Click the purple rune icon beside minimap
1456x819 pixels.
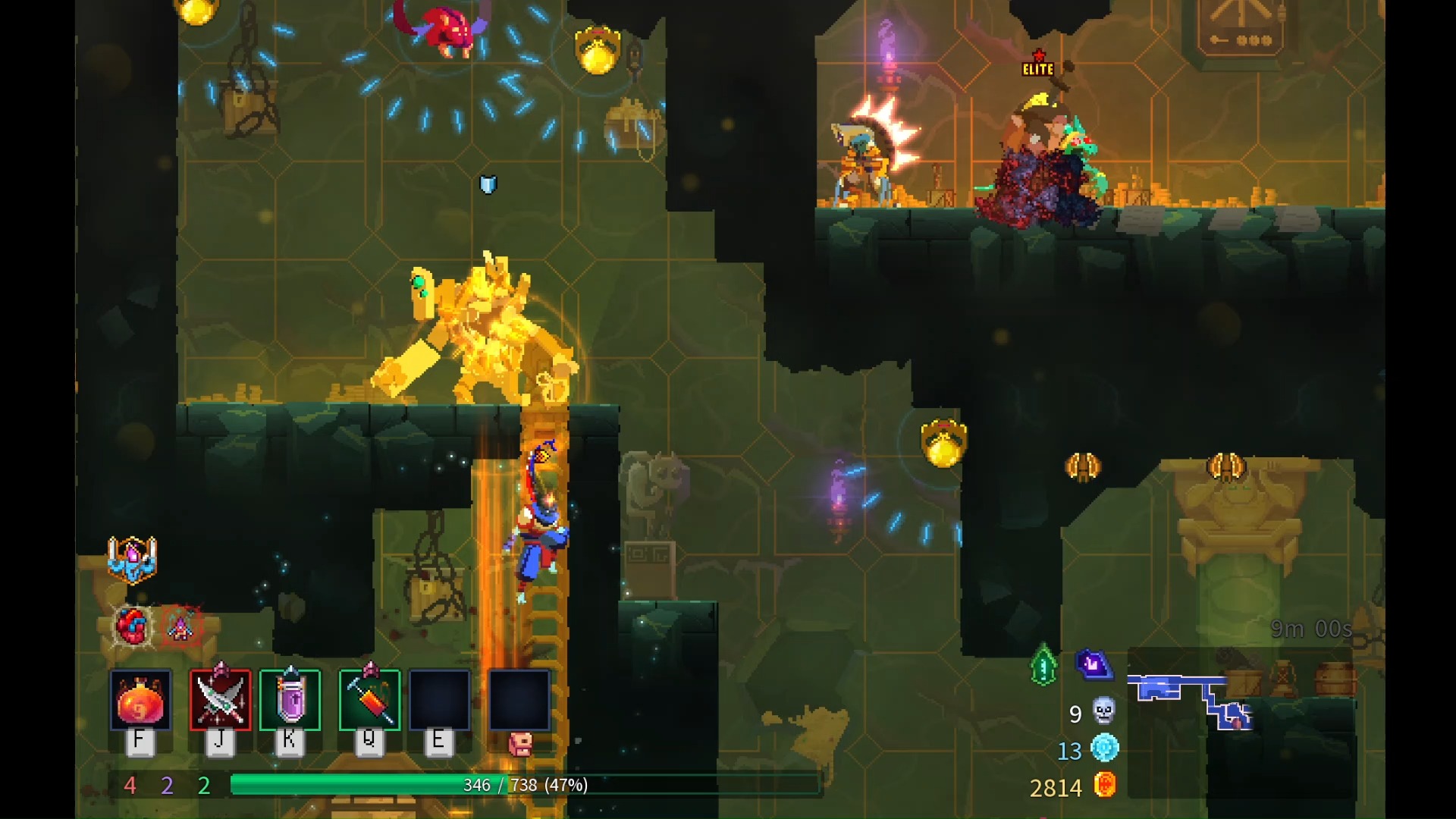1093,665
